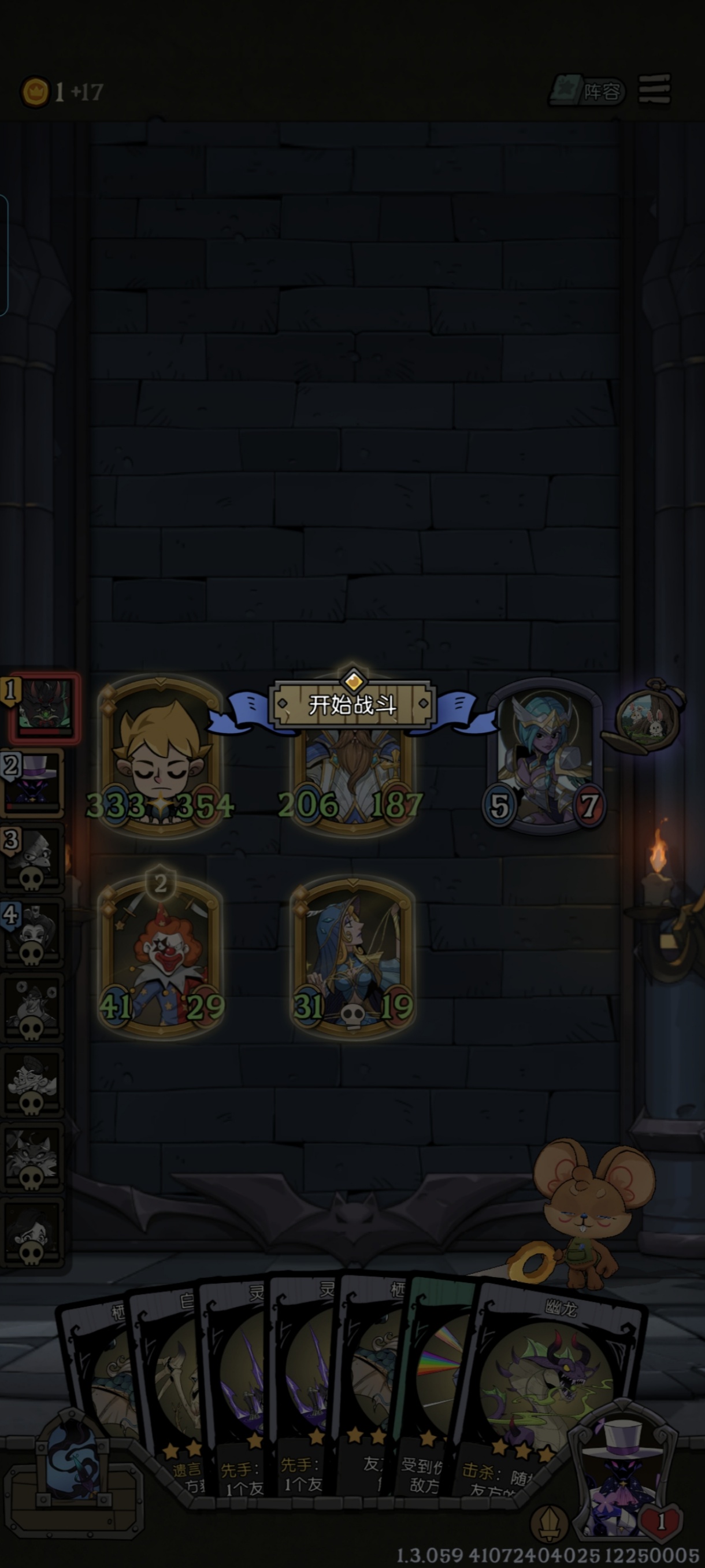View the rank 2 top-hat player portrait
Screen dimensions: 705x1568
[34, 783]
